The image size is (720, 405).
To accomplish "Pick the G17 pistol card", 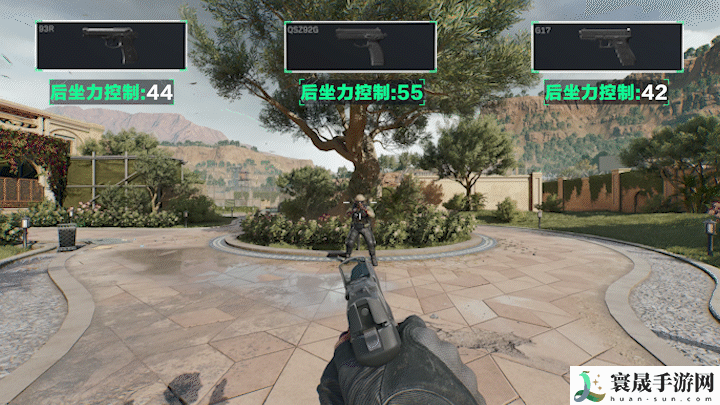I will click(x=606, y=46).
